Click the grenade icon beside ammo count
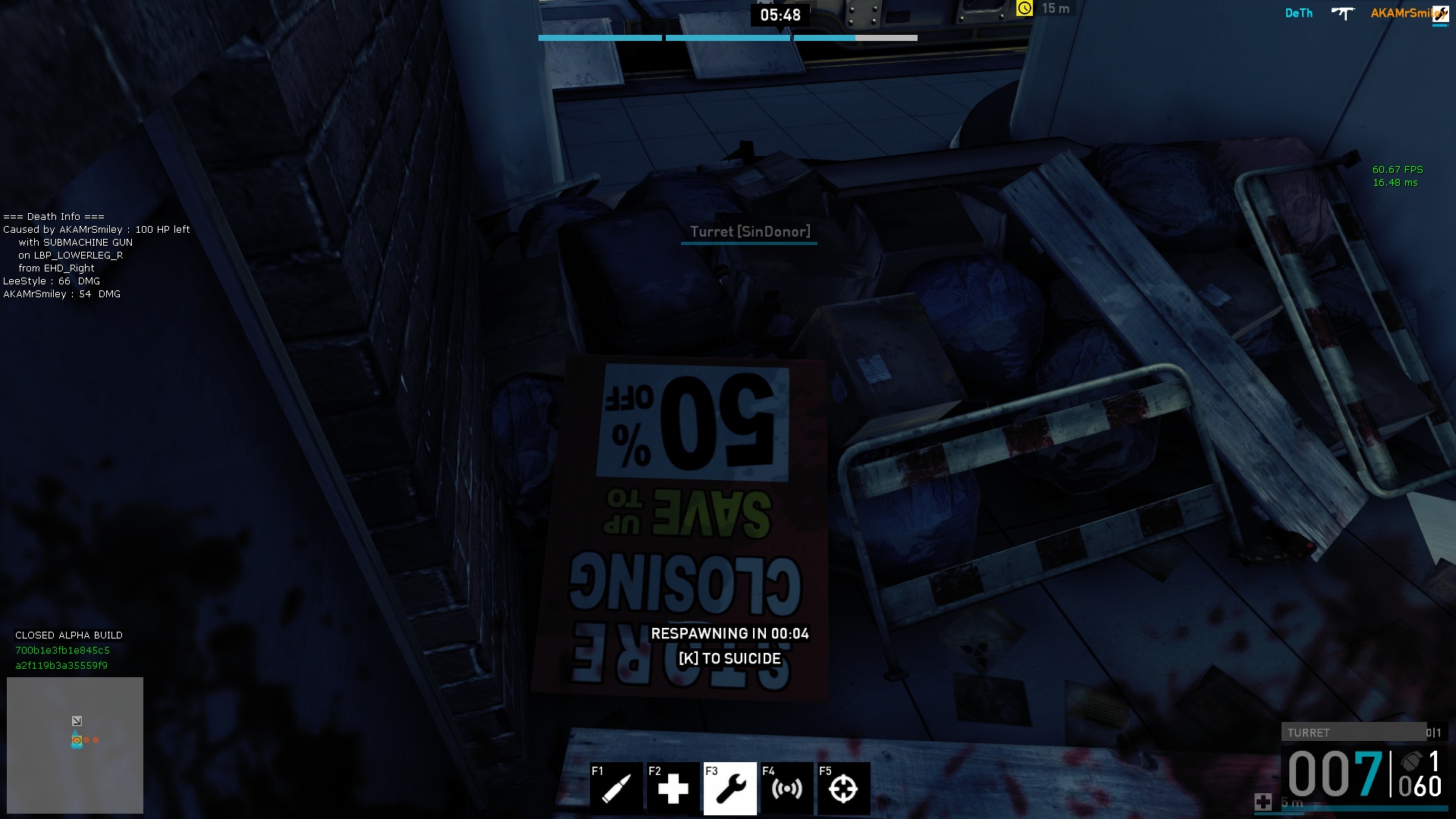 [1411, 761]
